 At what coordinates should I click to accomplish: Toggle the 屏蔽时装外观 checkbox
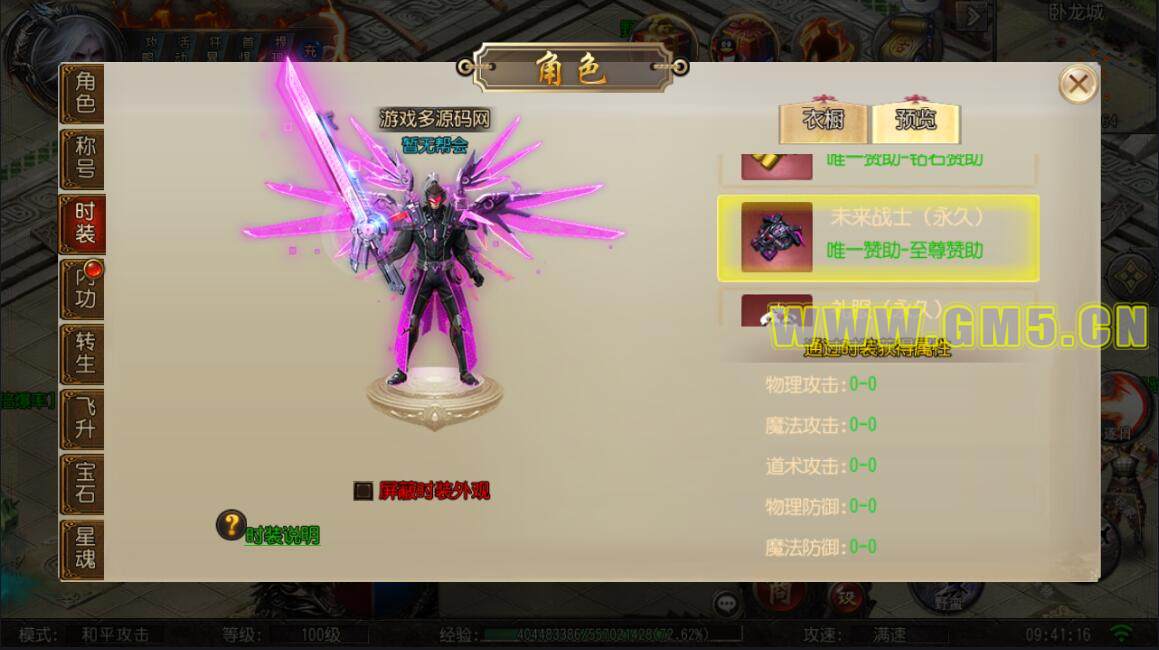[x=363, y=491]
